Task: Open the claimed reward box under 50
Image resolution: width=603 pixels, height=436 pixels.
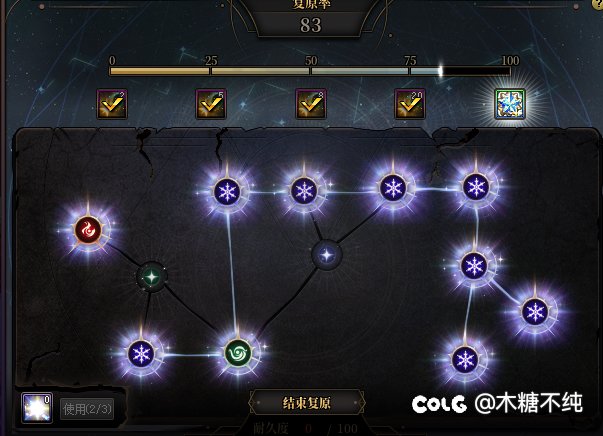Action: (311, 104)
